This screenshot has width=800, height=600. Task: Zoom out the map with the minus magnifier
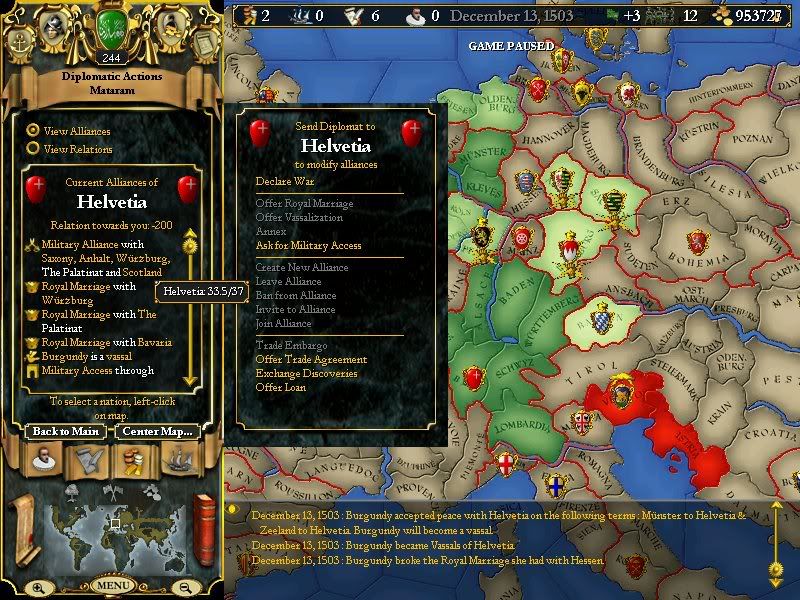[x=183, y=587]
